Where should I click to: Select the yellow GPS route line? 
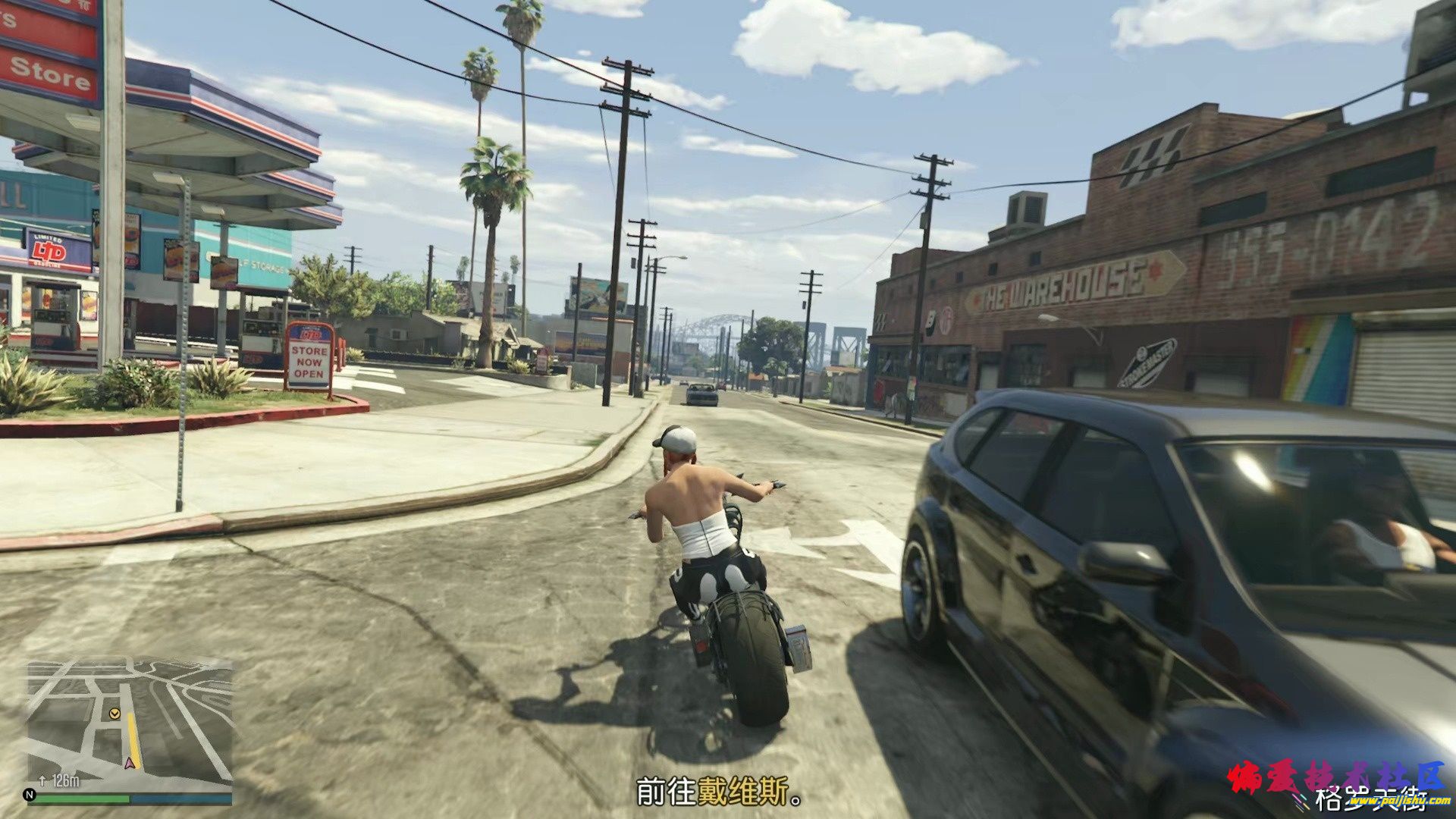coord(133,734)
